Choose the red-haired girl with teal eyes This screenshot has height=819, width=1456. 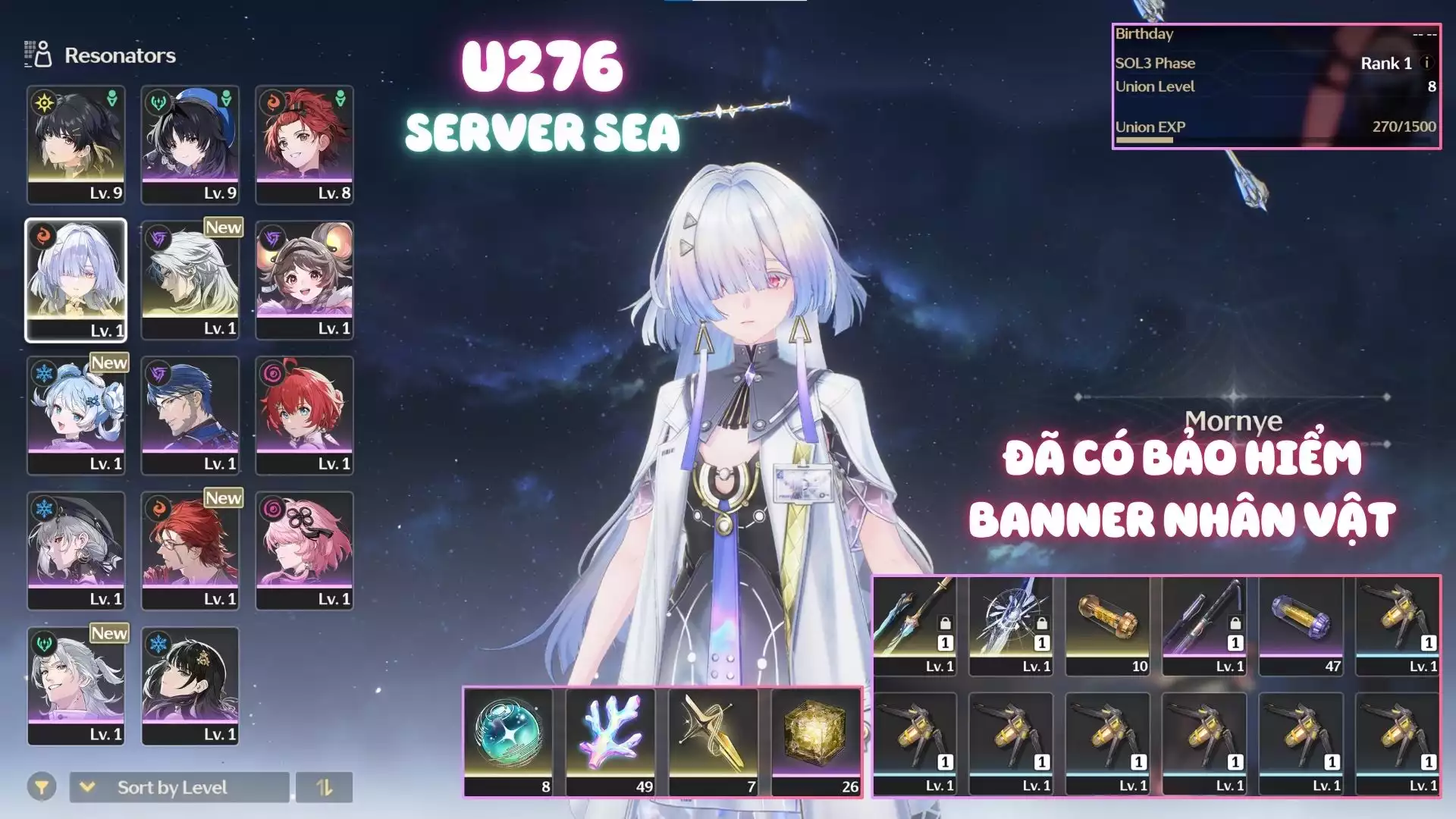coord(304,415)
